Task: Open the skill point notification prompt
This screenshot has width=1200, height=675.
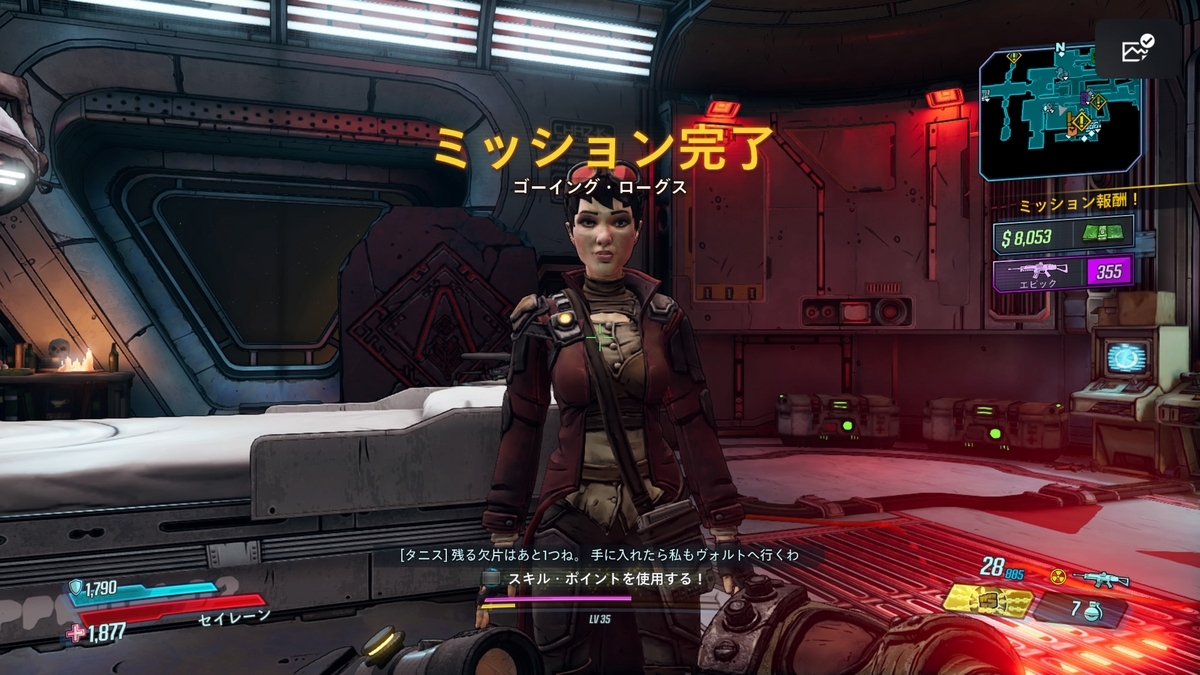Action: pyautogui.click(x=594, y=578)
